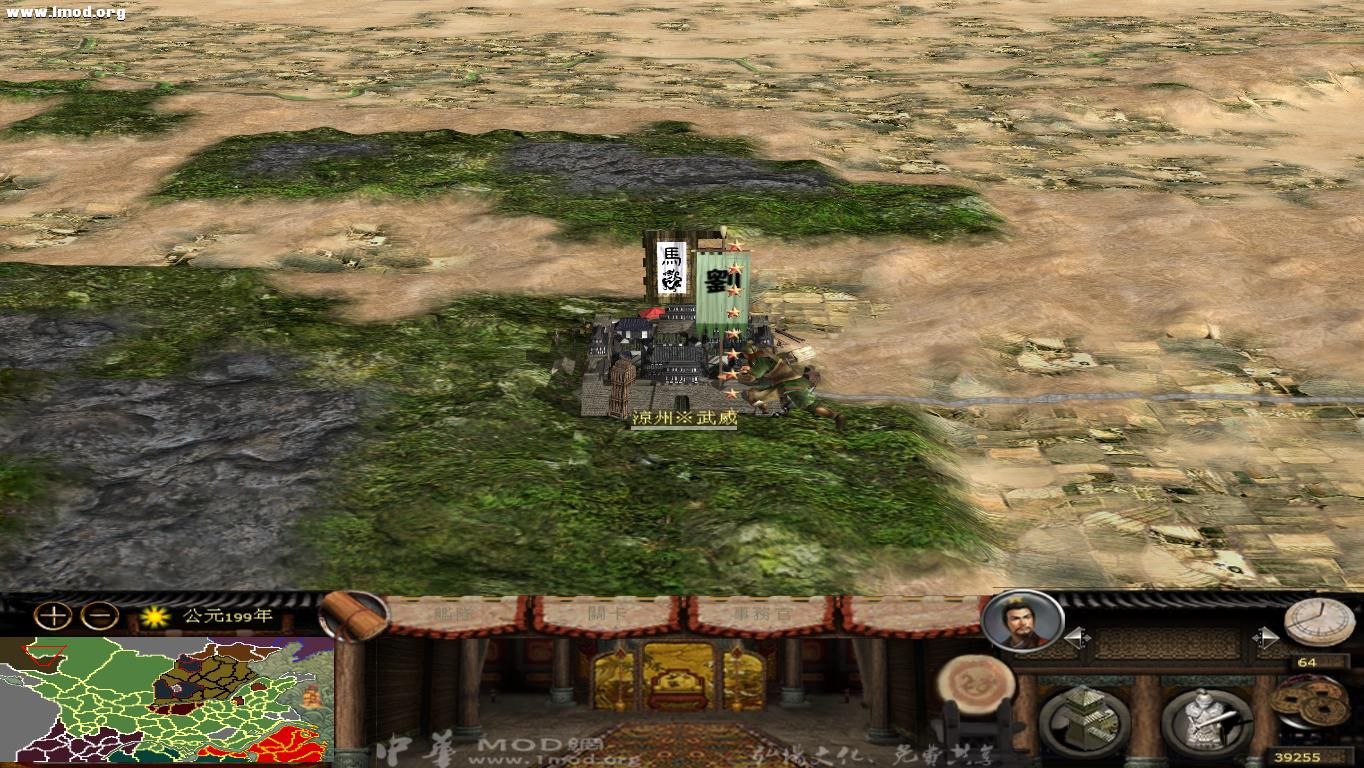Click the sundial to end the turn
This screenshot has height=768, width=1364.
click(1318, 622)
